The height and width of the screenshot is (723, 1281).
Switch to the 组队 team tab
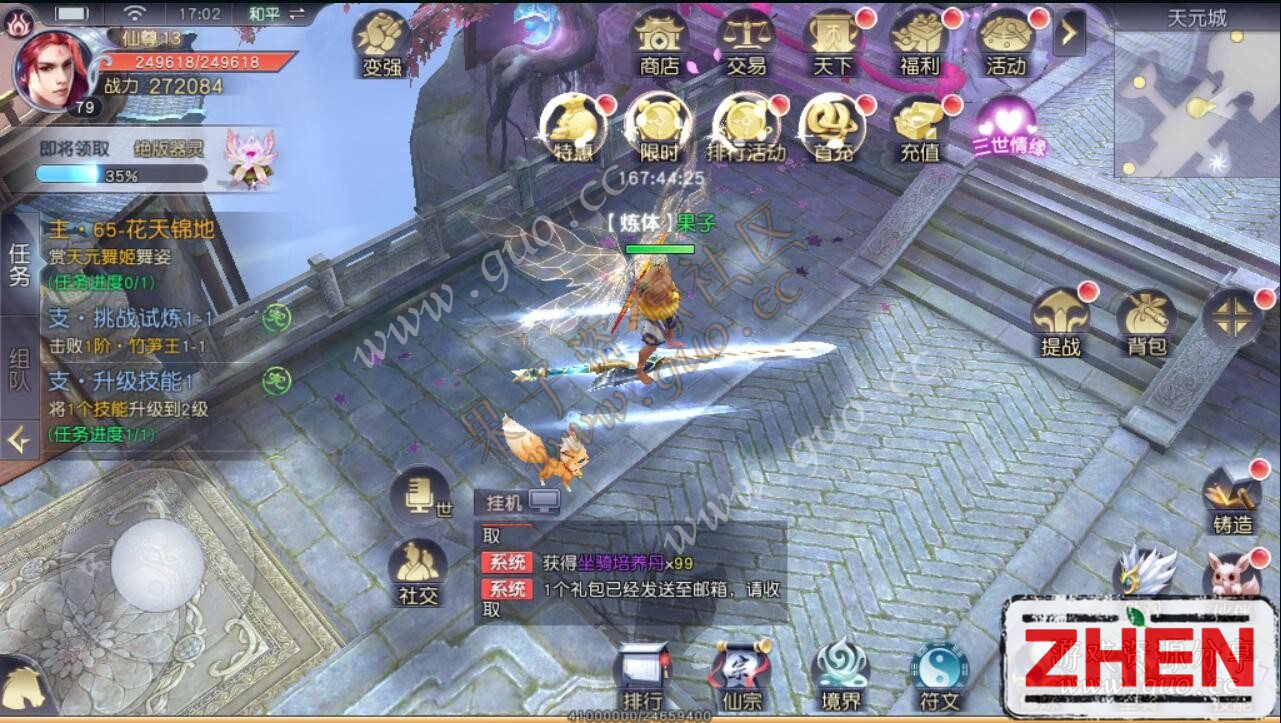(x=19, y=368)
